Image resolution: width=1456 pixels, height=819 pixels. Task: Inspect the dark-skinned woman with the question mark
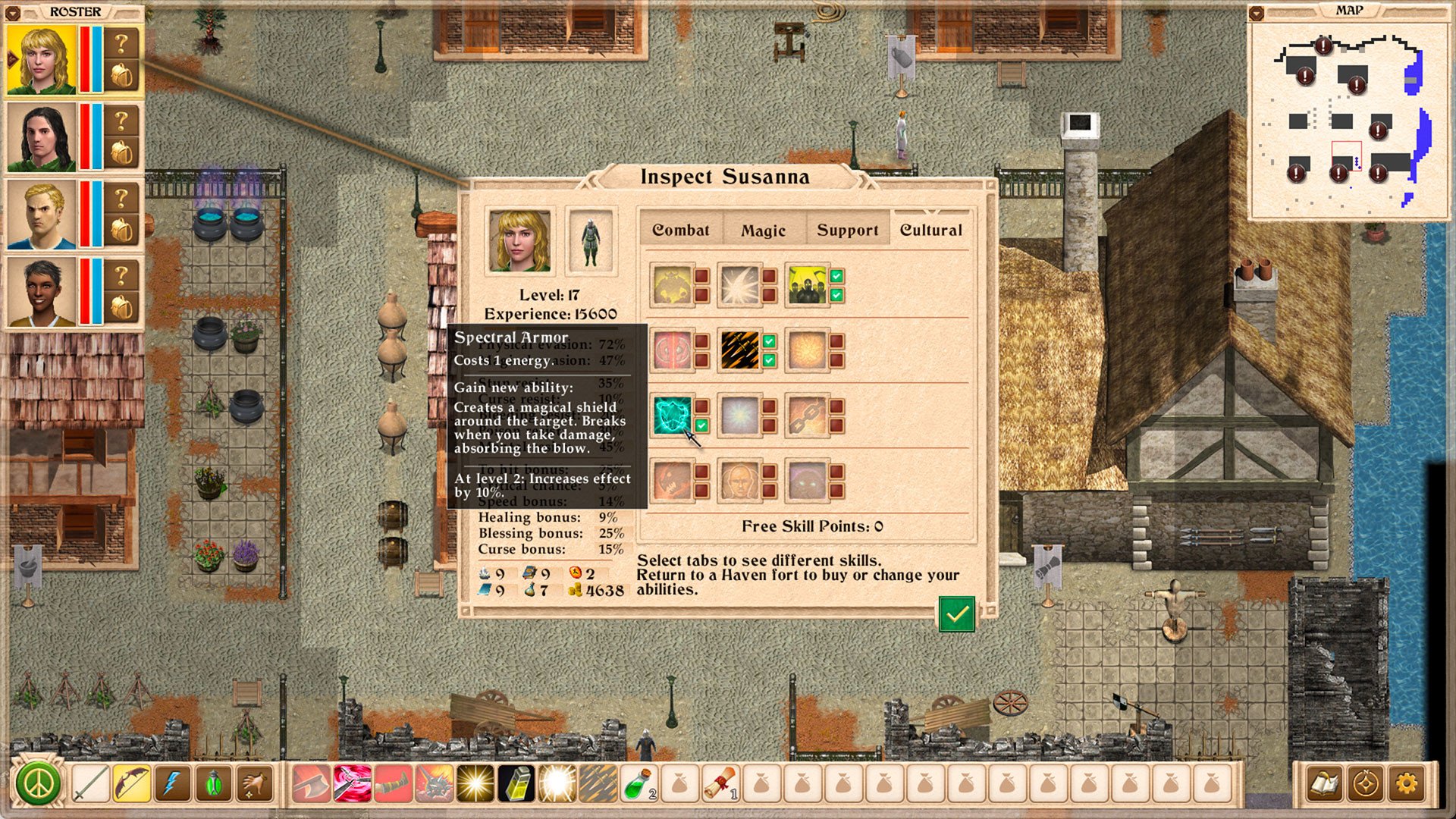[121, 275]
